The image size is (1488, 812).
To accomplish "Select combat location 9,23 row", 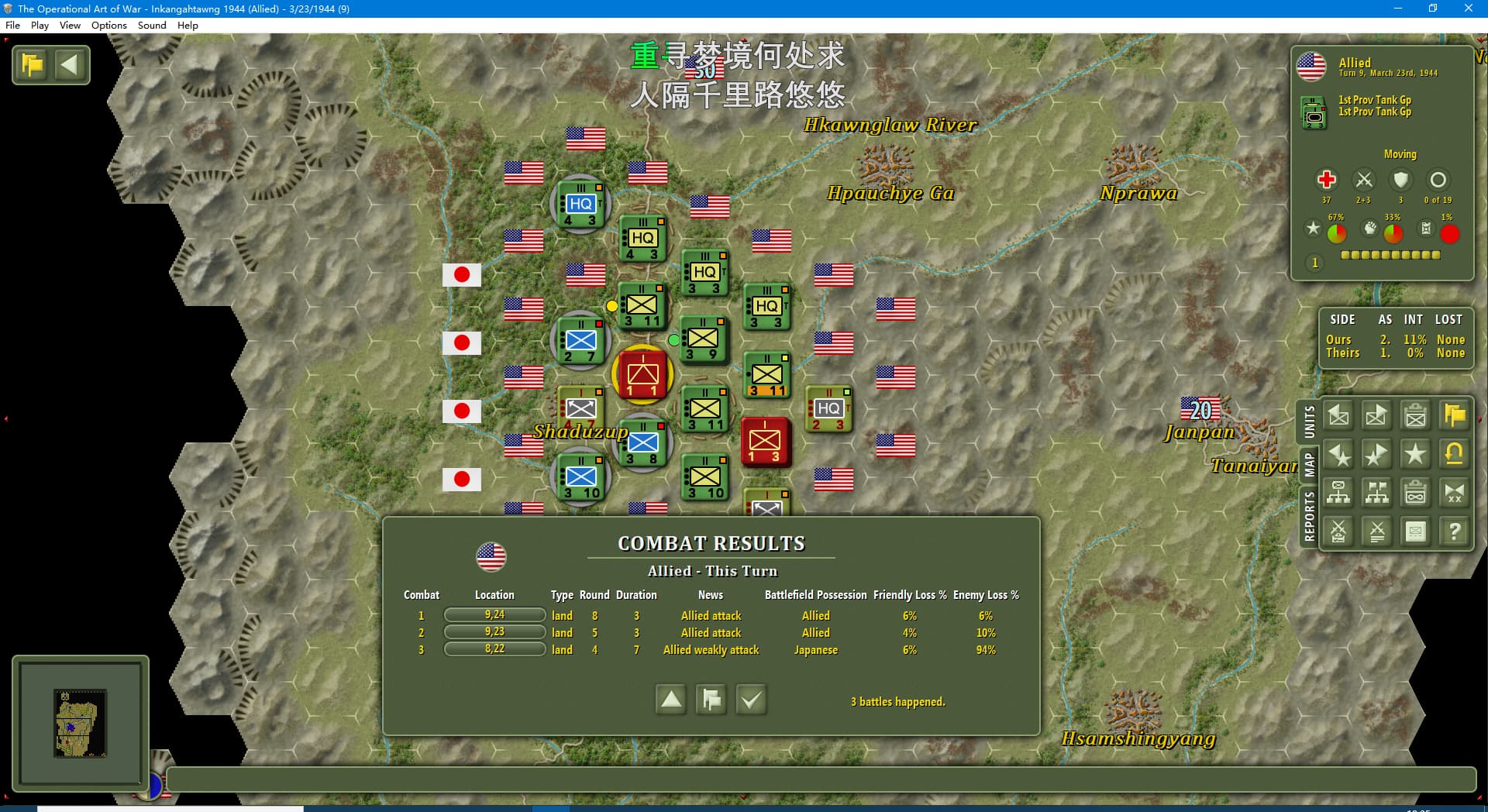I will coord(494,632).
